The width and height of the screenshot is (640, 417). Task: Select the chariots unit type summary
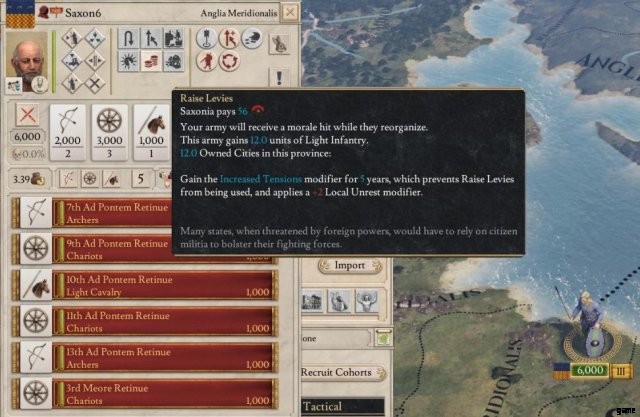[x=110, y=131]
